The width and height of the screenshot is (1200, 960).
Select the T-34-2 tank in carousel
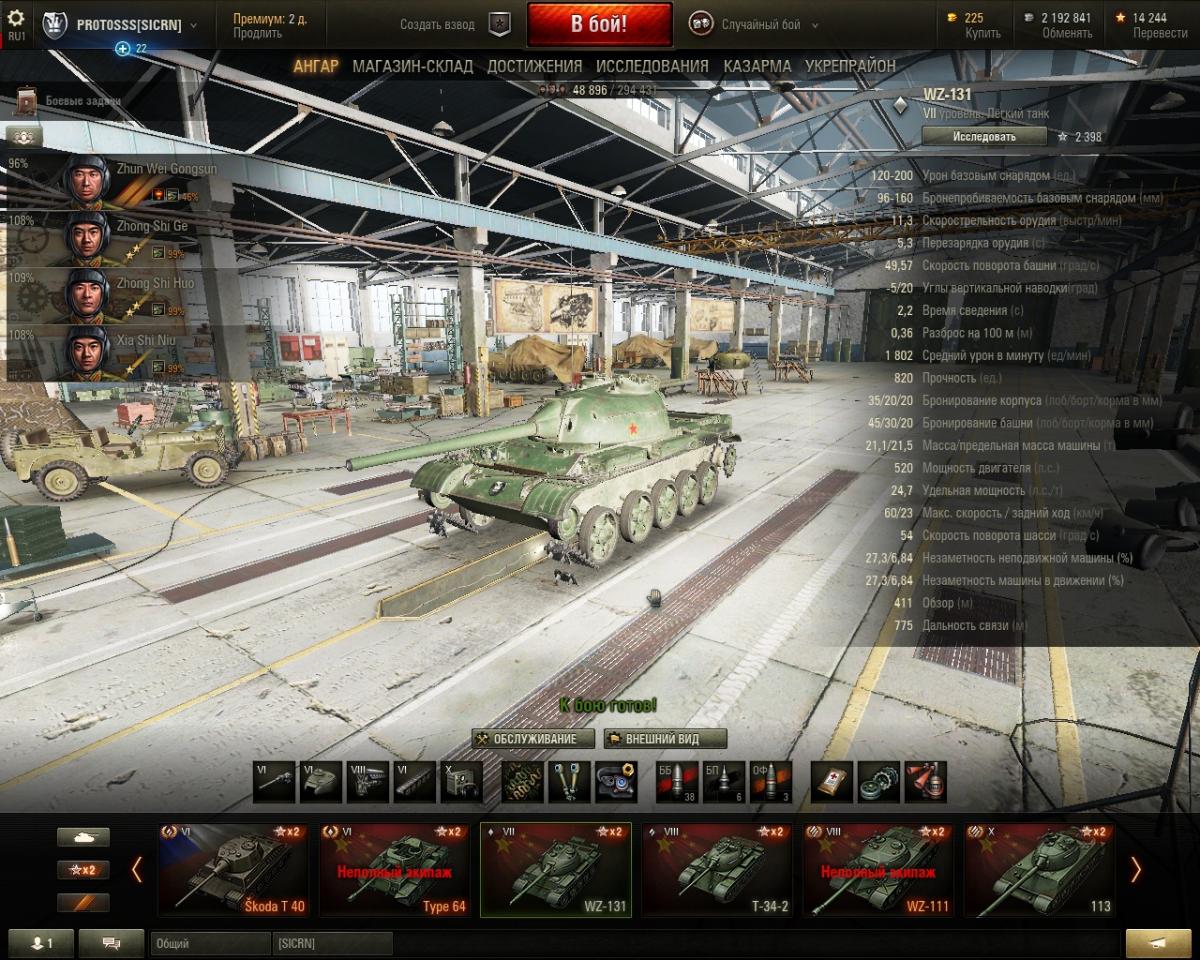[718, 869]
